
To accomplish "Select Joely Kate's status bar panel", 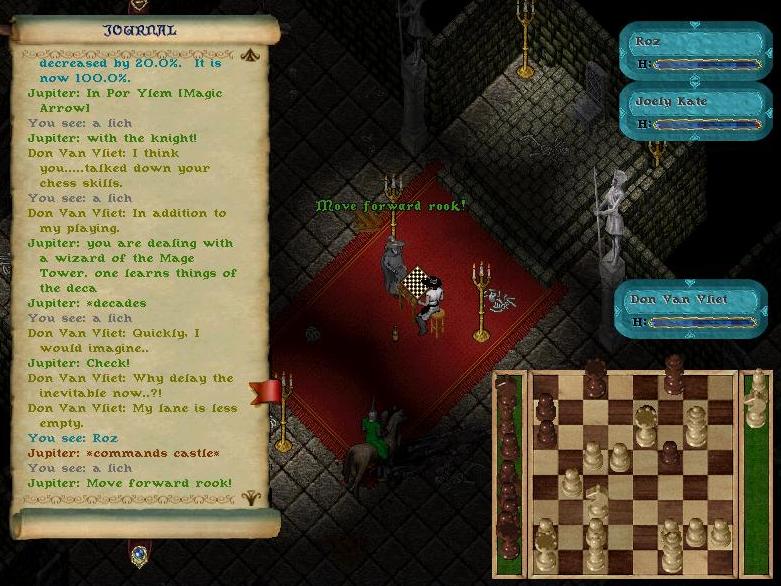I will (x=695, y=111).
